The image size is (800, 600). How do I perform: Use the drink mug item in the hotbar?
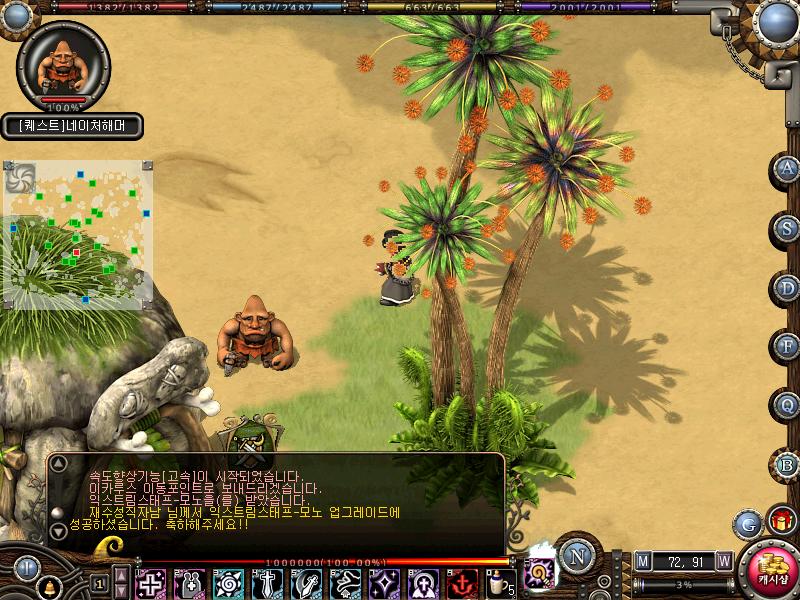pos(498,583)
